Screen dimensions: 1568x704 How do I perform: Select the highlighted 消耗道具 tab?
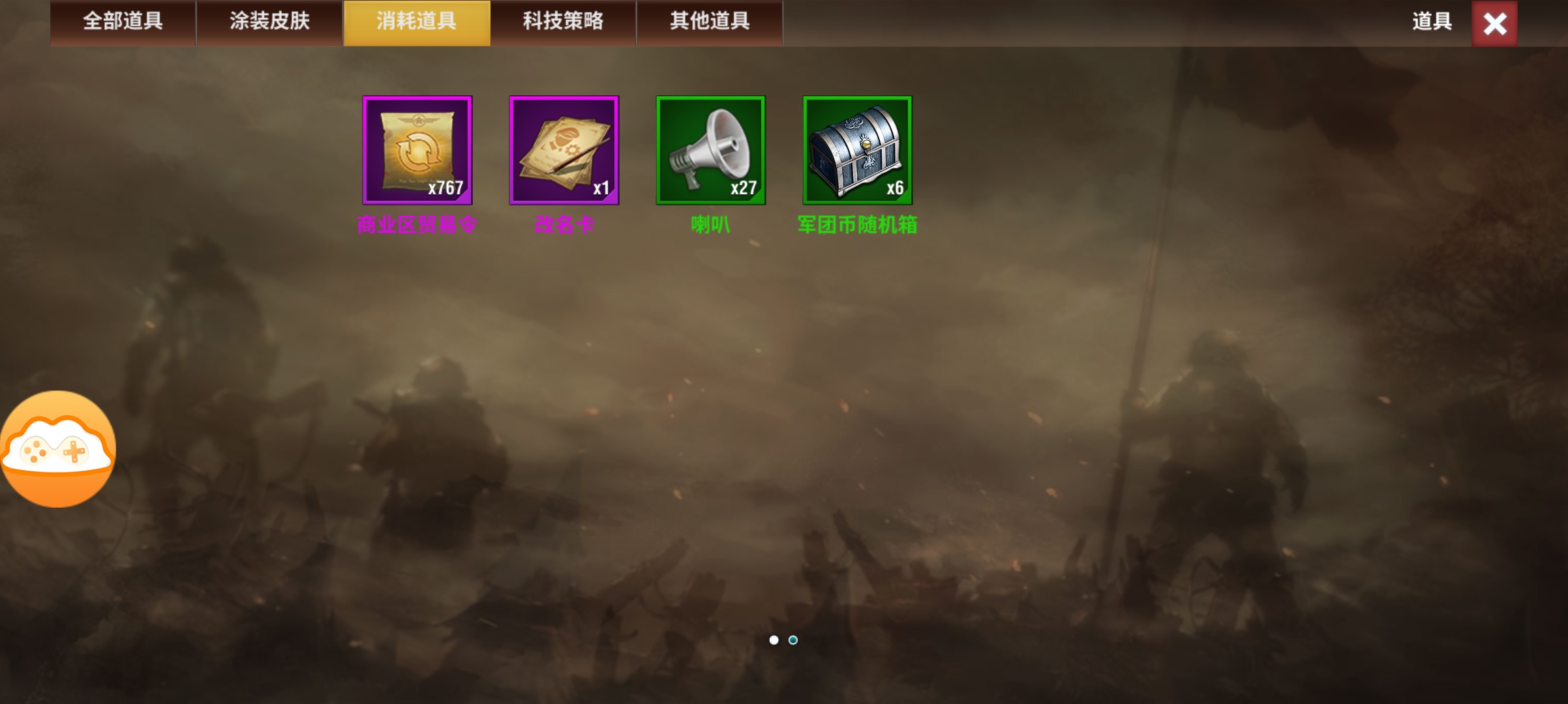click(416, 22)
